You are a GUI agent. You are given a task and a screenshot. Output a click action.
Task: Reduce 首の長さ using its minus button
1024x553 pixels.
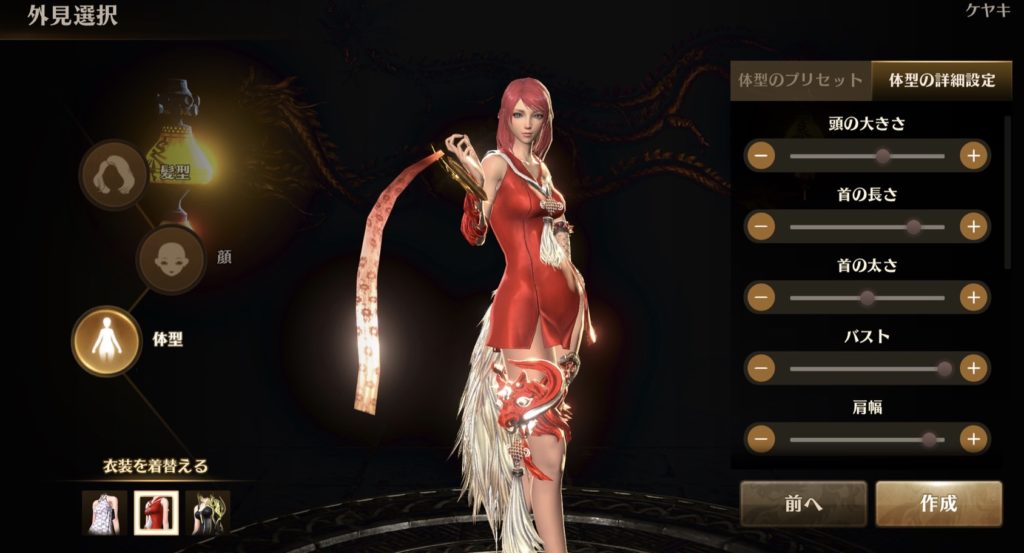761,227
